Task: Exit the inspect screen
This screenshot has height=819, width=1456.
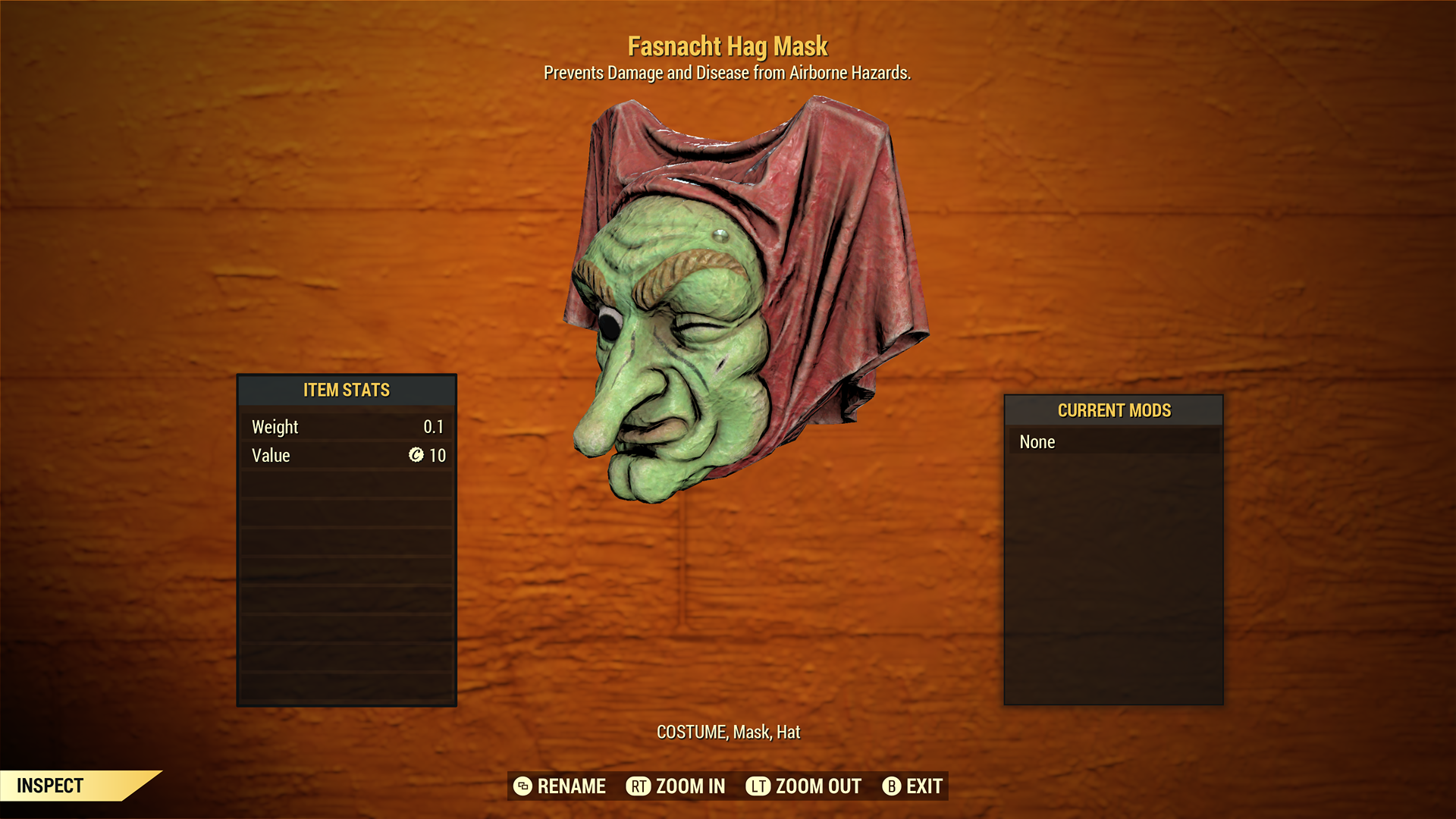Action: point(913,786)
